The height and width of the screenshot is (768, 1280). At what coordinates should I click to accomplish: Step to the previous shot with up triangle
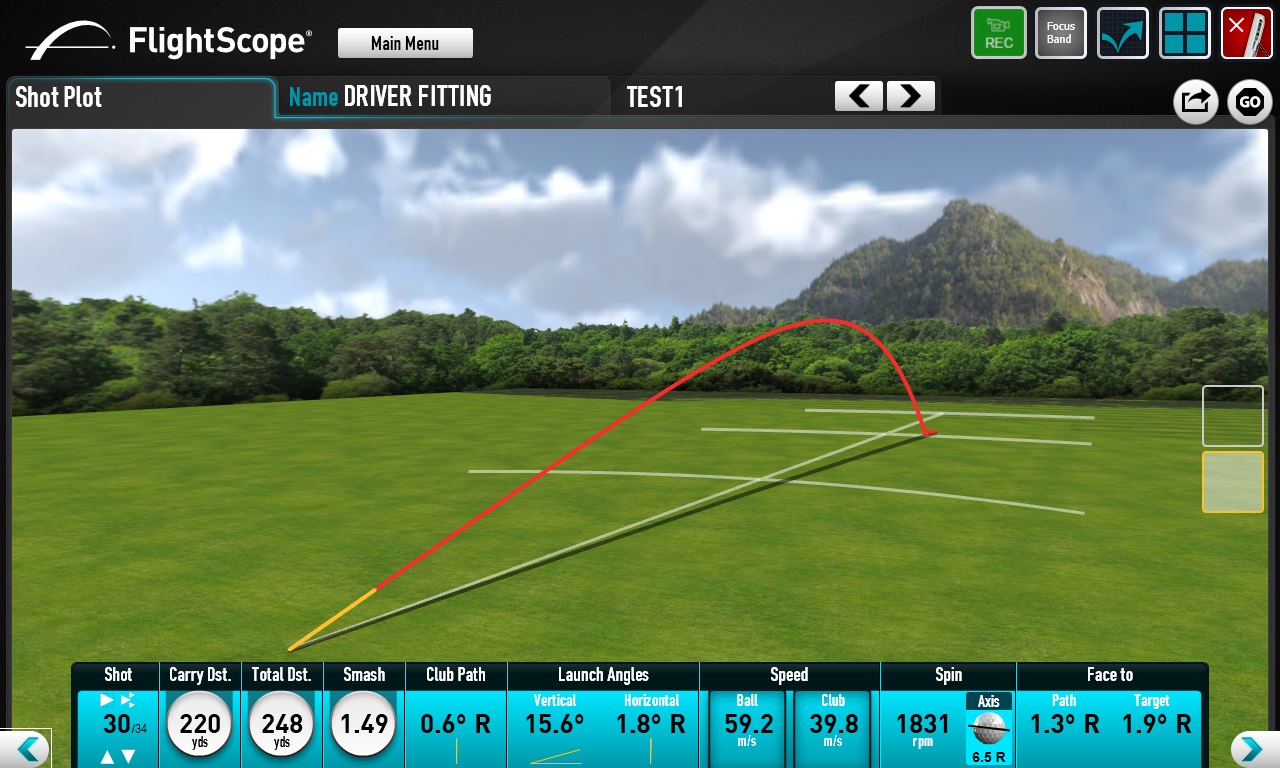108,757
